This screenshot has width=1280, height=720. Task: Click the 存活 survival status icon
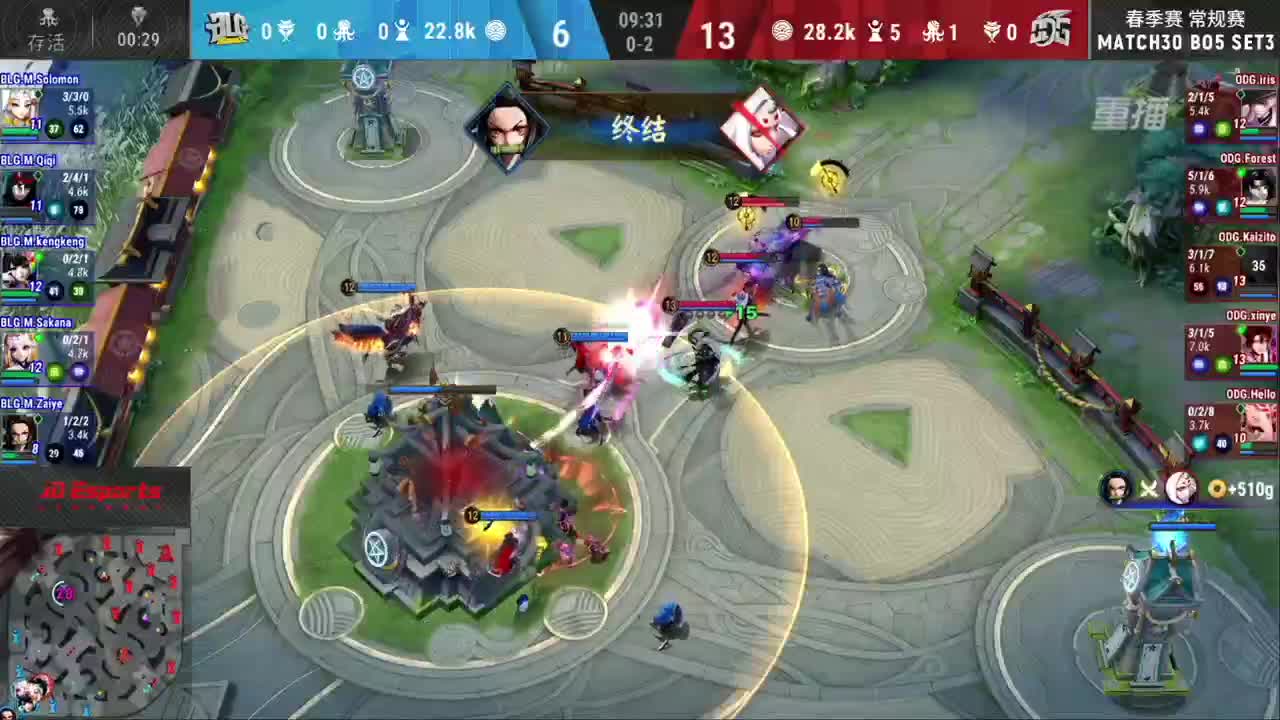tap(47, 30)
